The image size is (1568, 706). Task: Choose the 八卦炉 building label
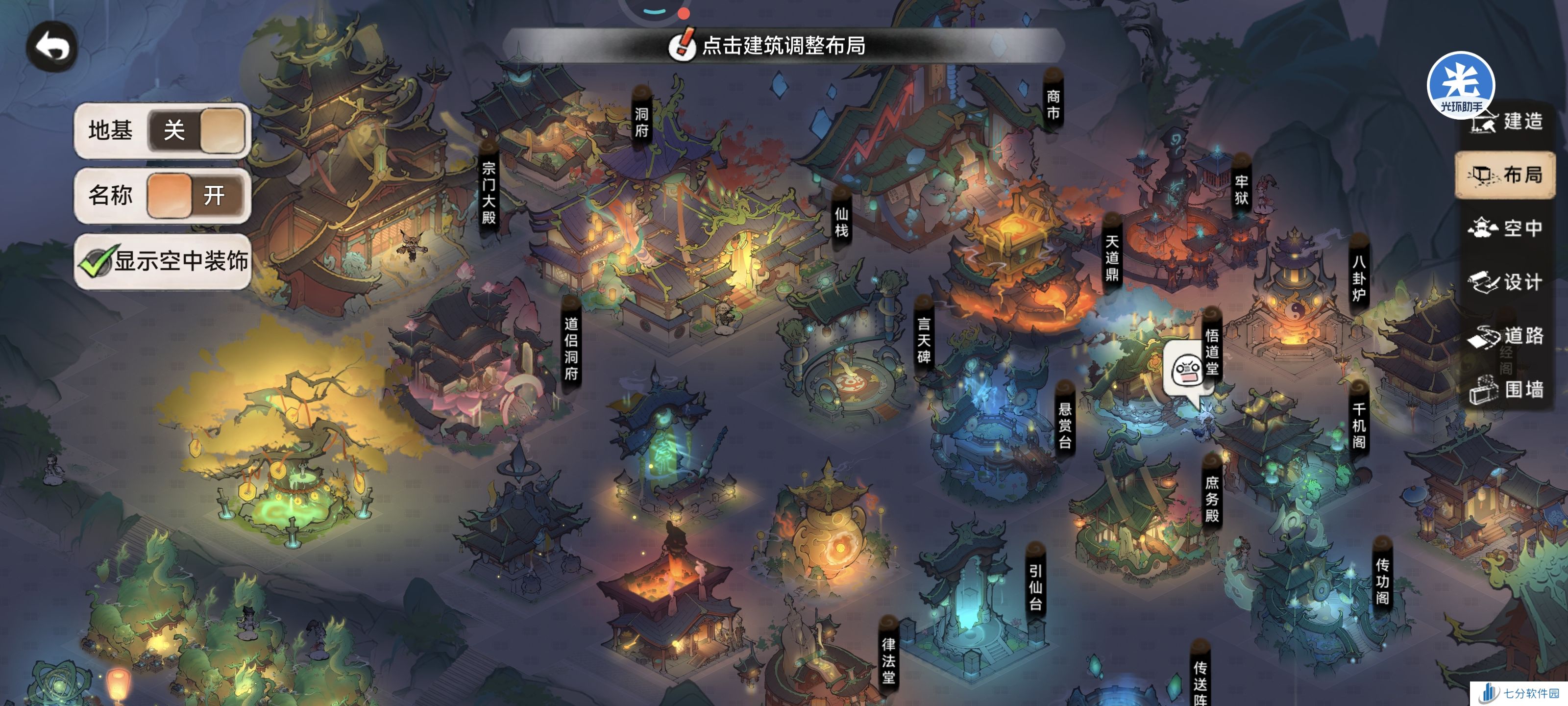[1359, 278]
